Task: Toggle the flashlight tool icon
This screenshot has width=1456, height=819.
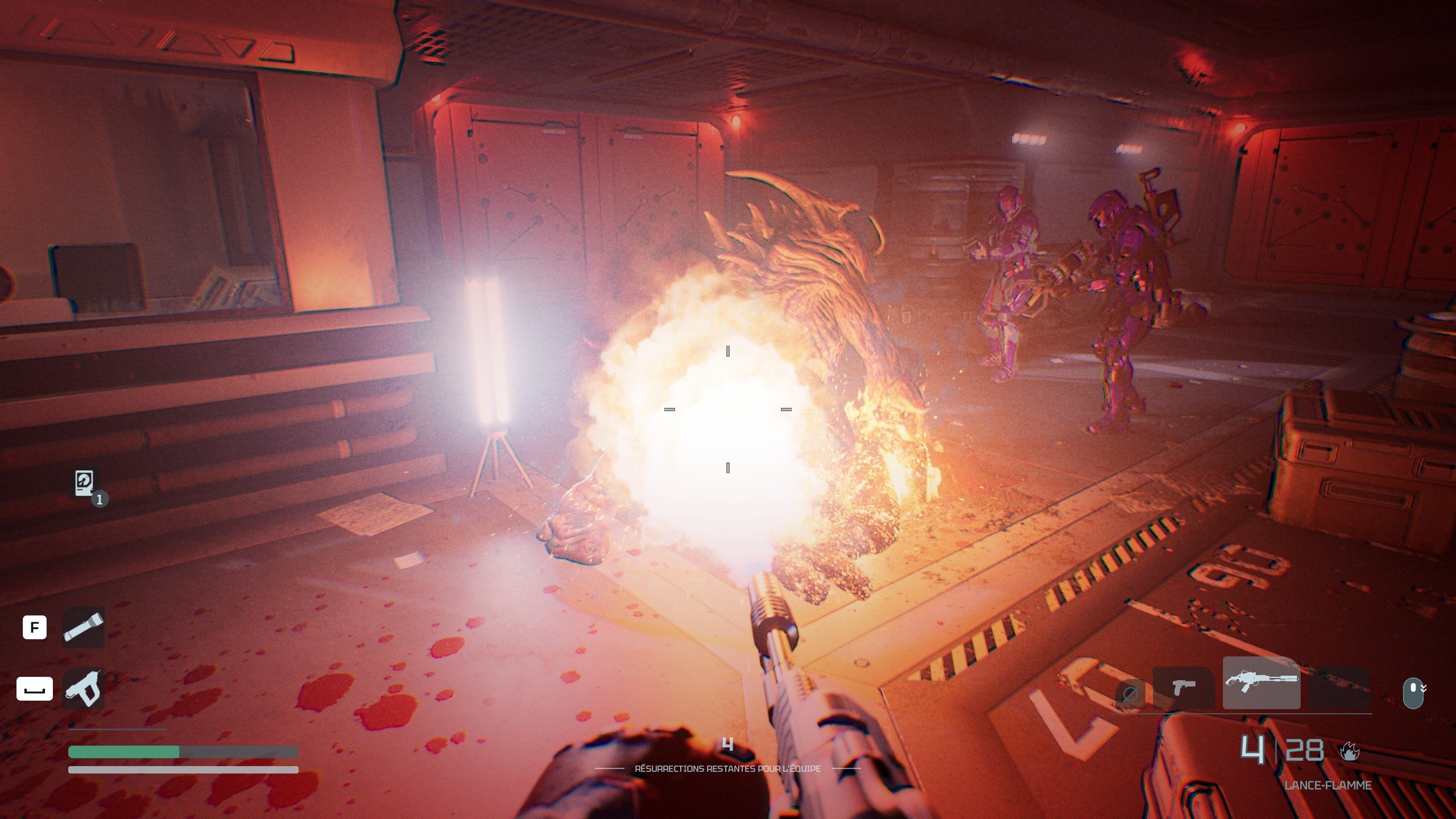Action: coord(83,627)
